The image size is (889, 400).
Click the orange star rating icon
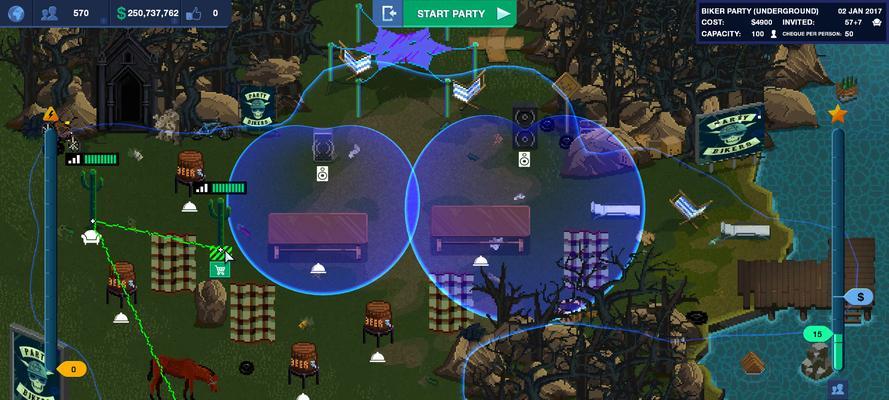pos(838,114)
